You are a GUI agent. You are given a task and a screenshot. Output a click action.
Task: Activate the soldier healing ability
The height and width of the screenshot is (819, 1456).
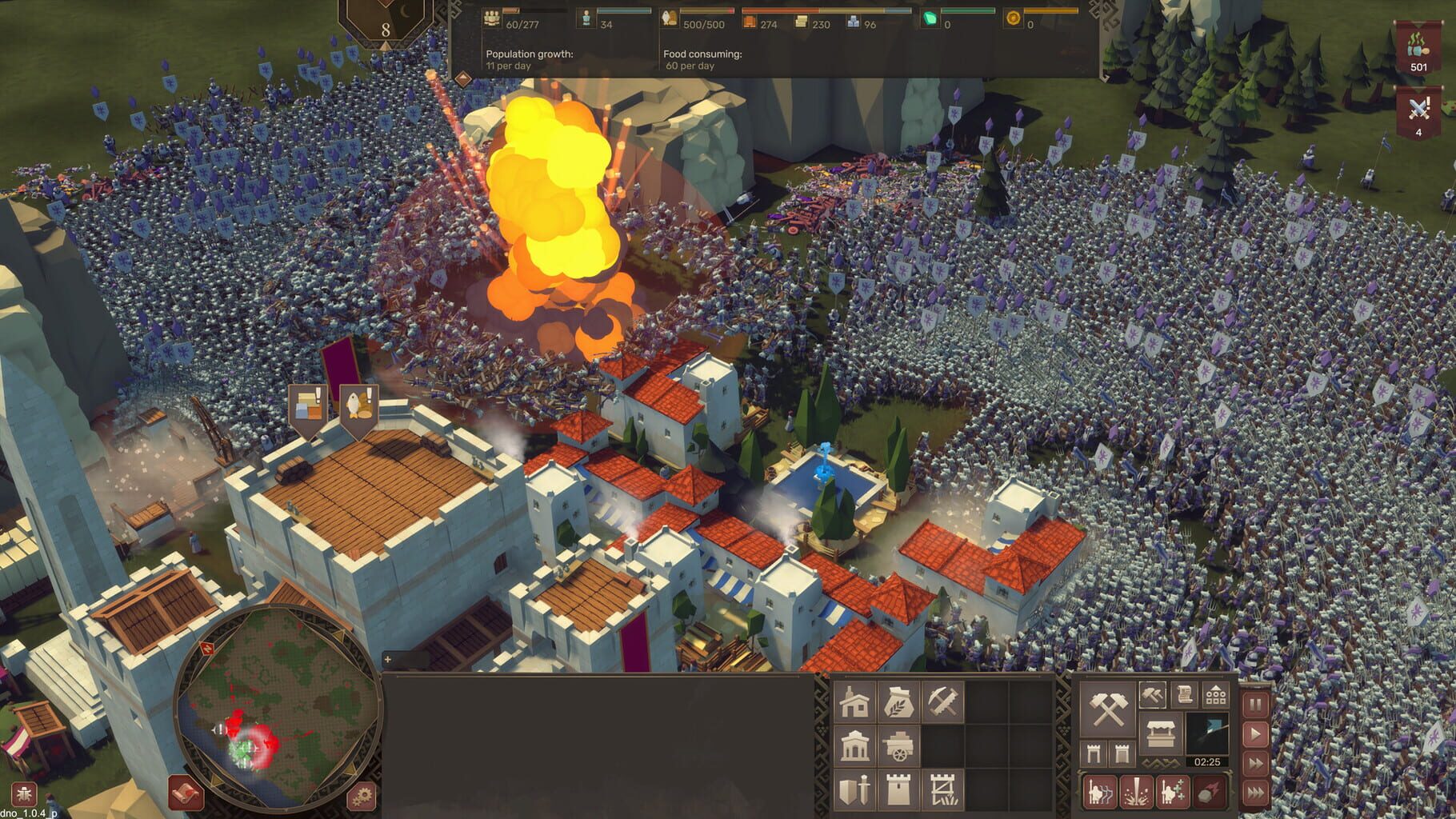(1174, 792)
